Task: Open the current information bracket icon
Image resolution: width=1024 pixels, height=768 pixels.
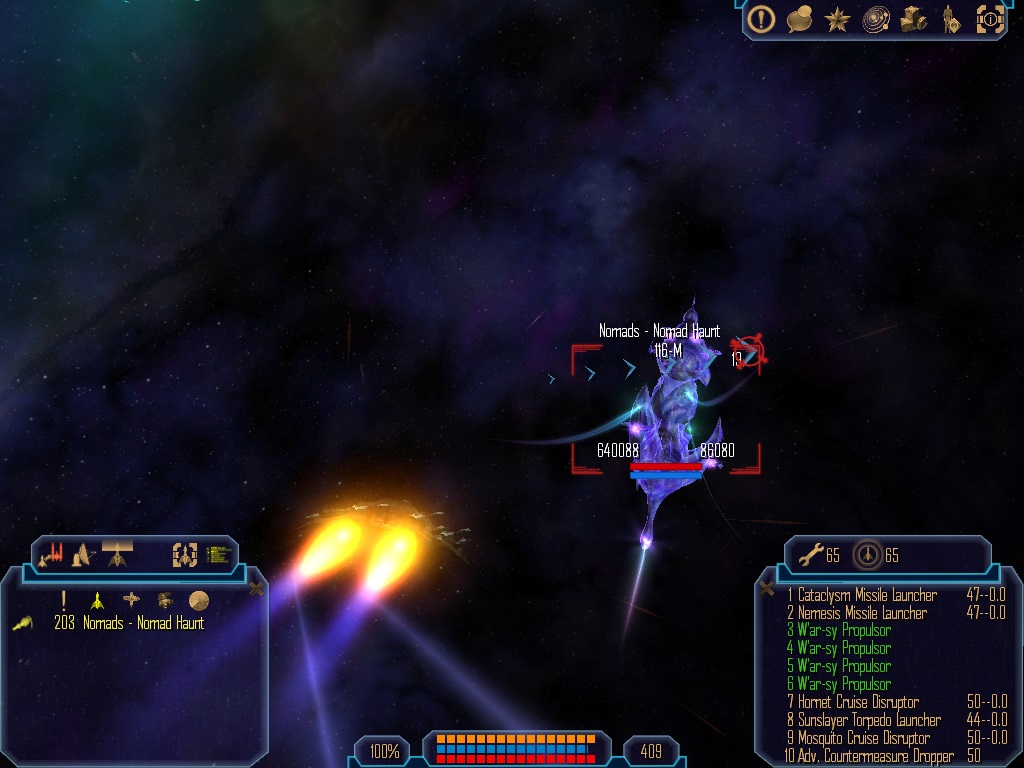Action: point(990,19)
